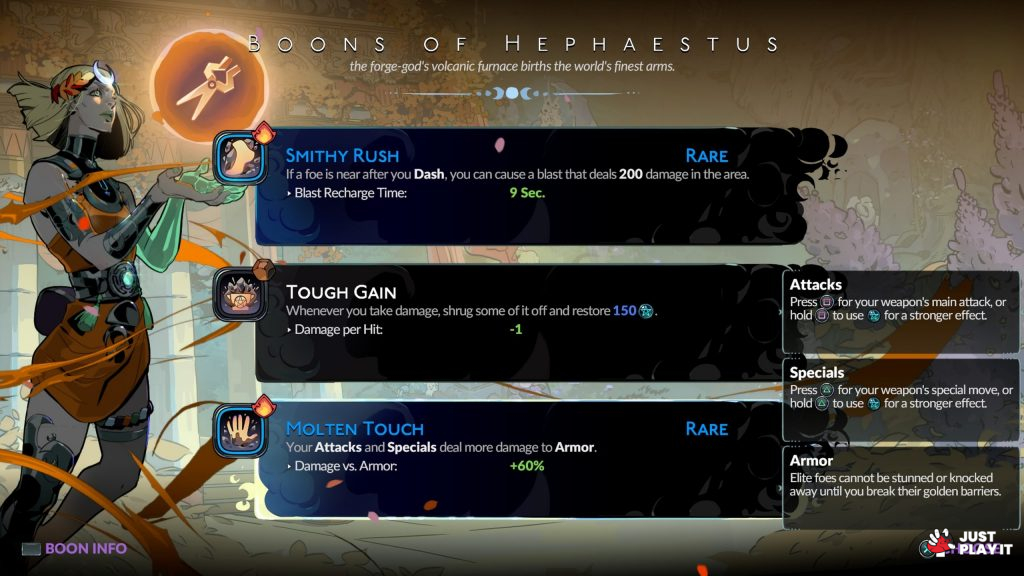Open Boon Info
This screenshot has width=1024, height=576.
pos(75,548)
